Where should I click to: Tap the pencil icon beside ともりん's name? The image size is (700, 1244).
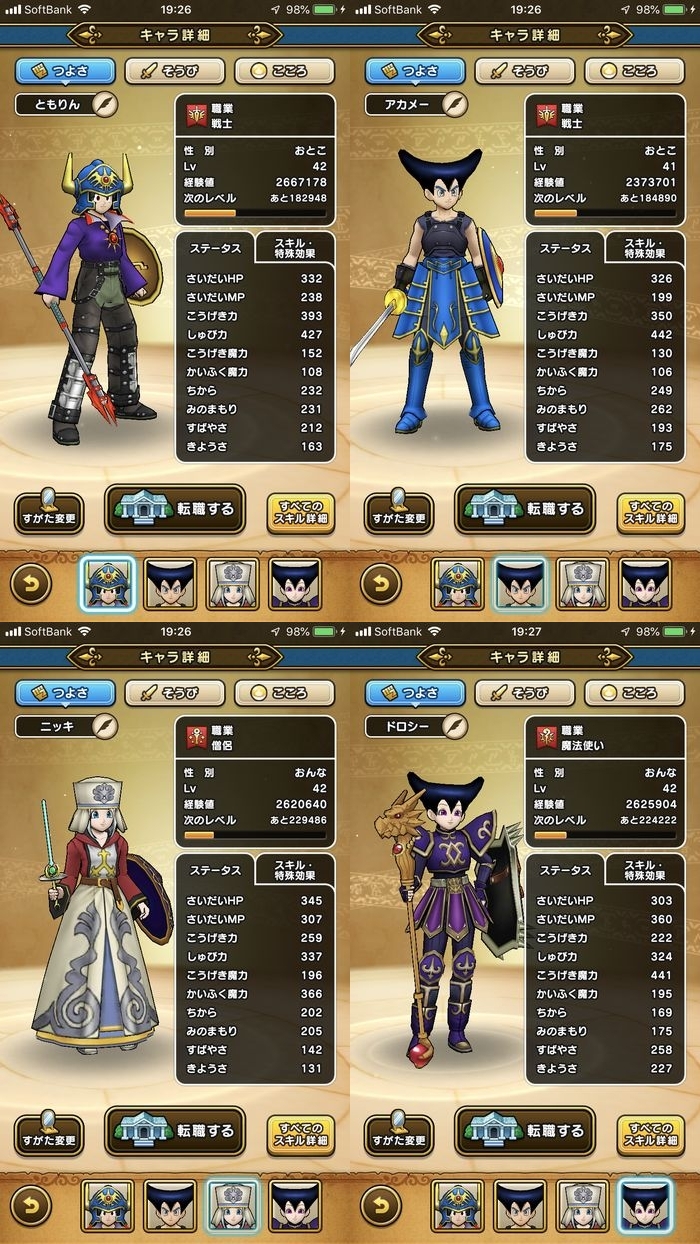[x=105, y=104]
